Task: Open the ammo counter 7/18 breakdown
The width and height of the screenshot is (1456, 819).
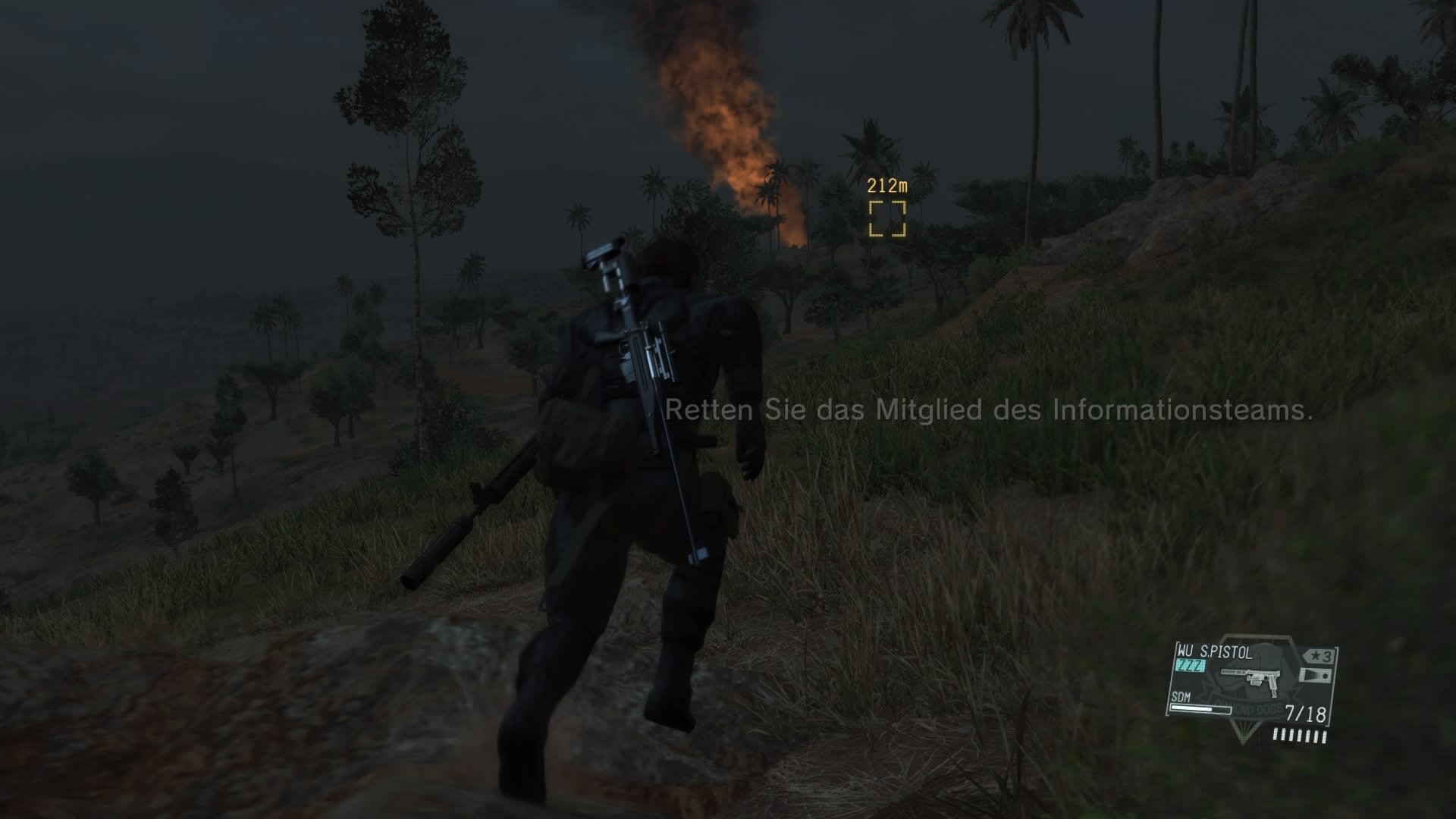Action: pyautogui.click(x=1305, y=711)
